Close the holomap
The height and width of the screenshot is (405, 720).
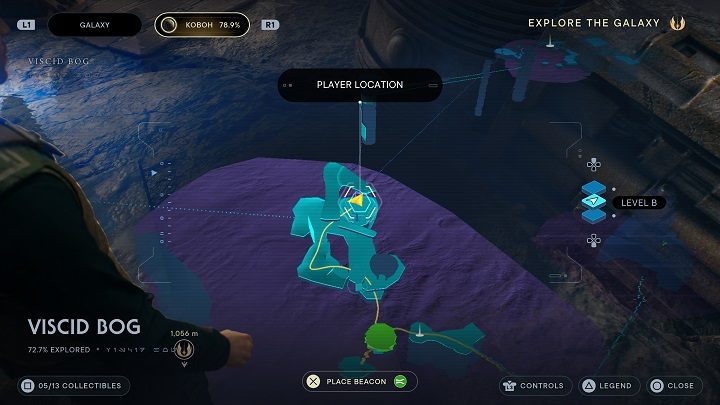pyautogui.click(x=672, y=385)
